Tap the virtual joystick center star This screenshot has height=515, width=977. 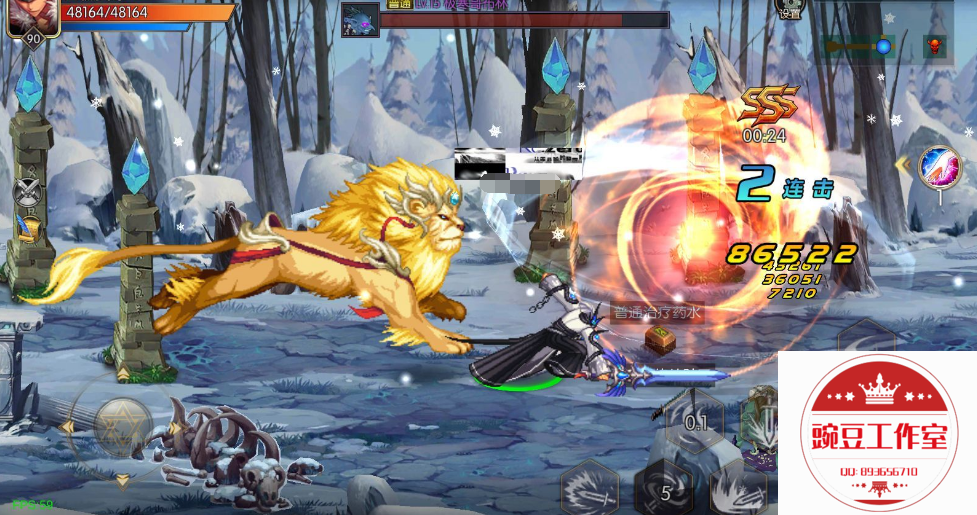tap(123, 423)
